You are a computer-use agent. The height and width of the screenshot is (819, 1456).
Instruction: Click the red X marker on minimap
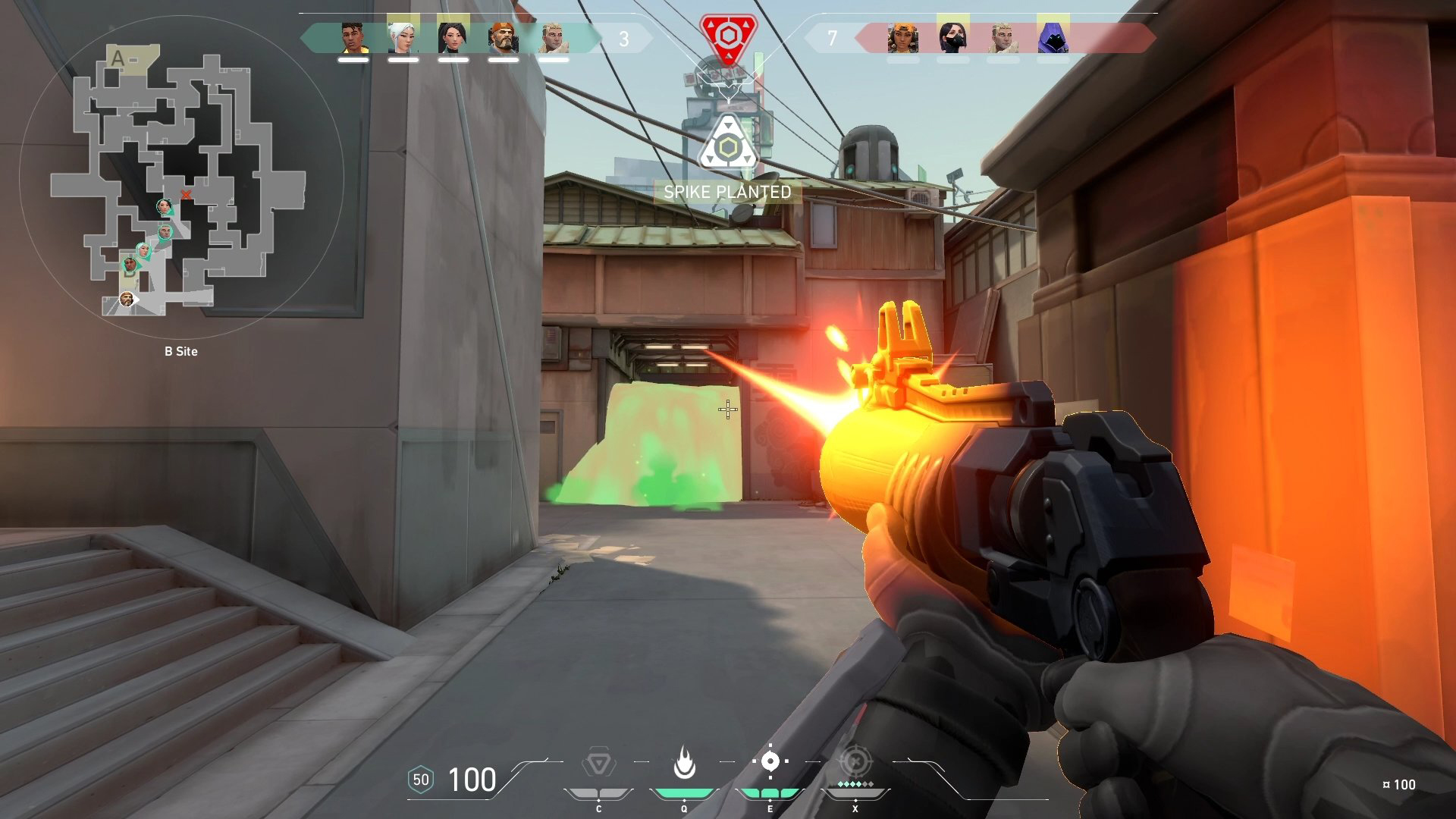186,195
